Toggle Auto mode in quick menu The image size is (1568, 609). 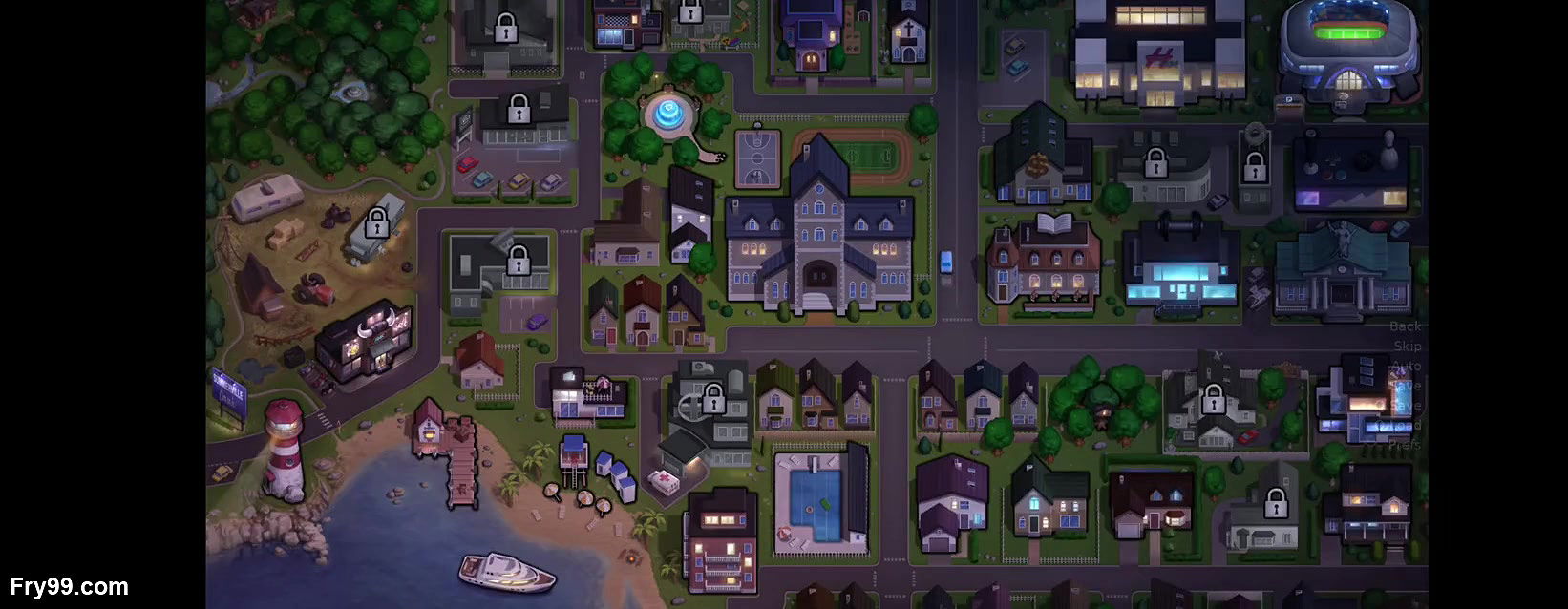point(1407,367)
